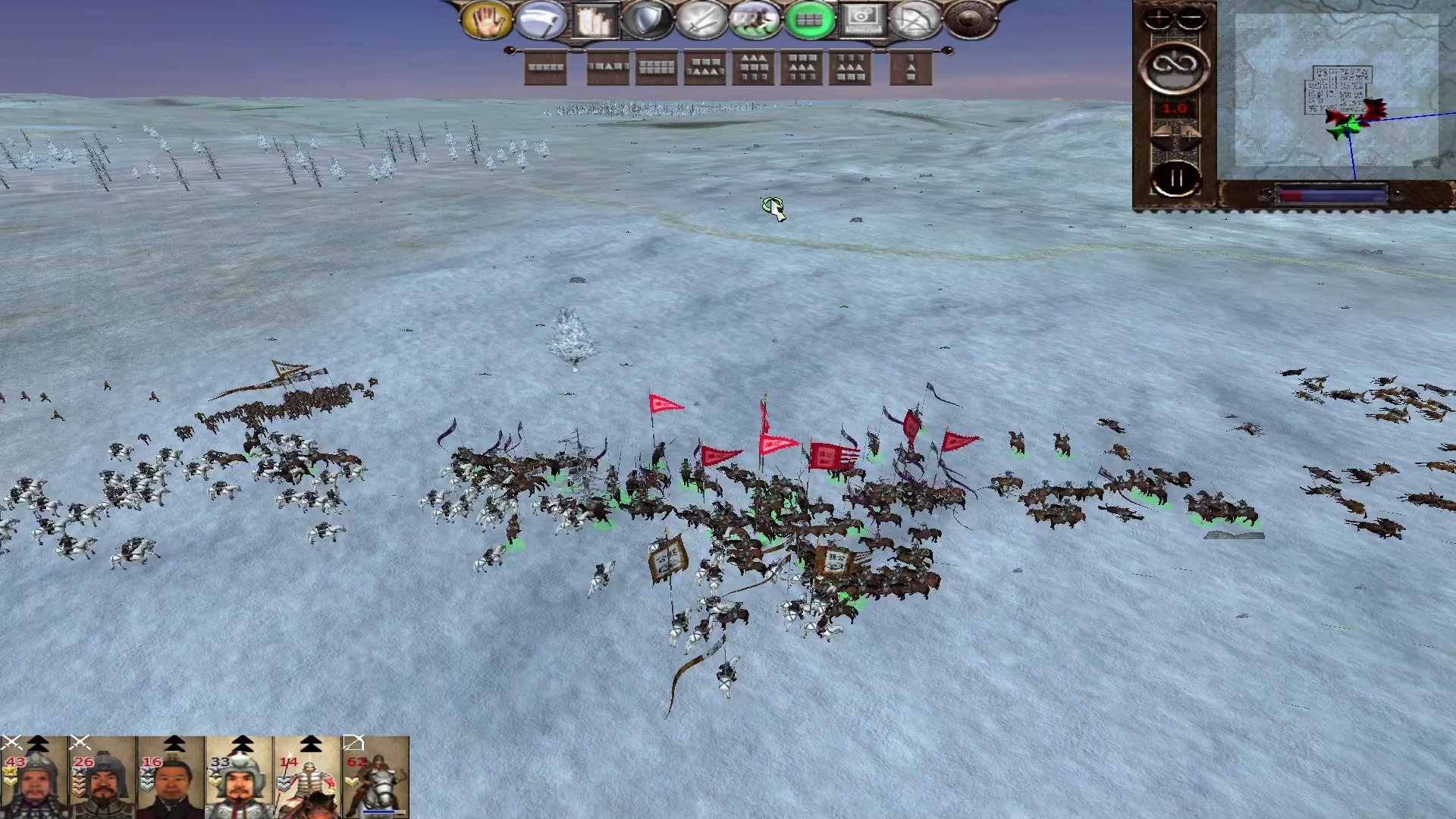Select the single column formation banner
This screenshot has width=1456, height=819.
[x=911, y=68]
